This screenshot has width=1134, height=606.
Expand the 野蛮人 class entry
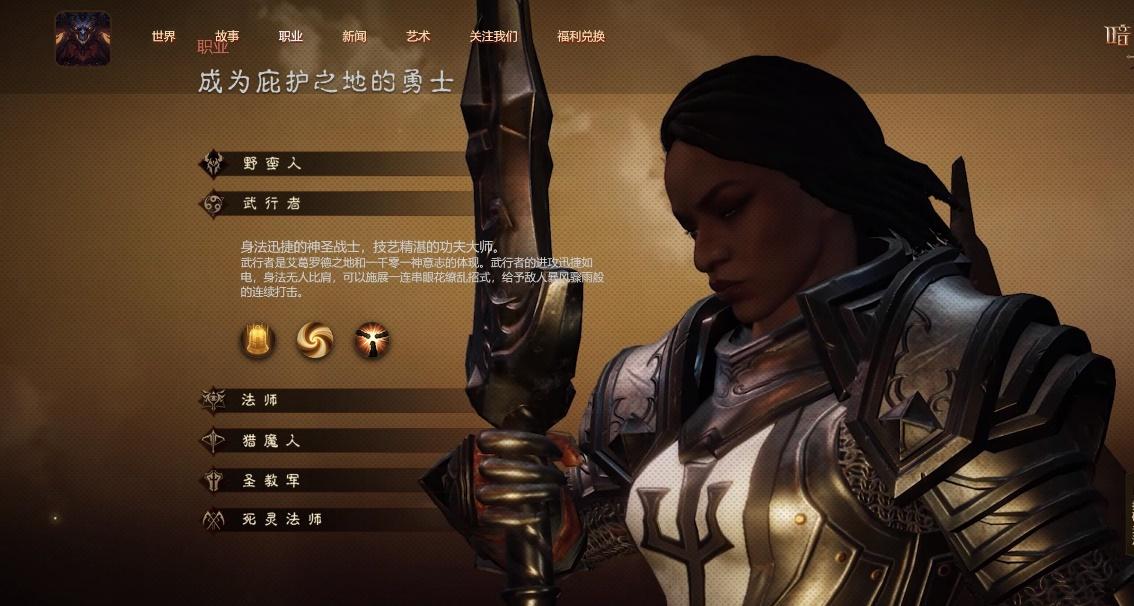(x=272, y=163)
